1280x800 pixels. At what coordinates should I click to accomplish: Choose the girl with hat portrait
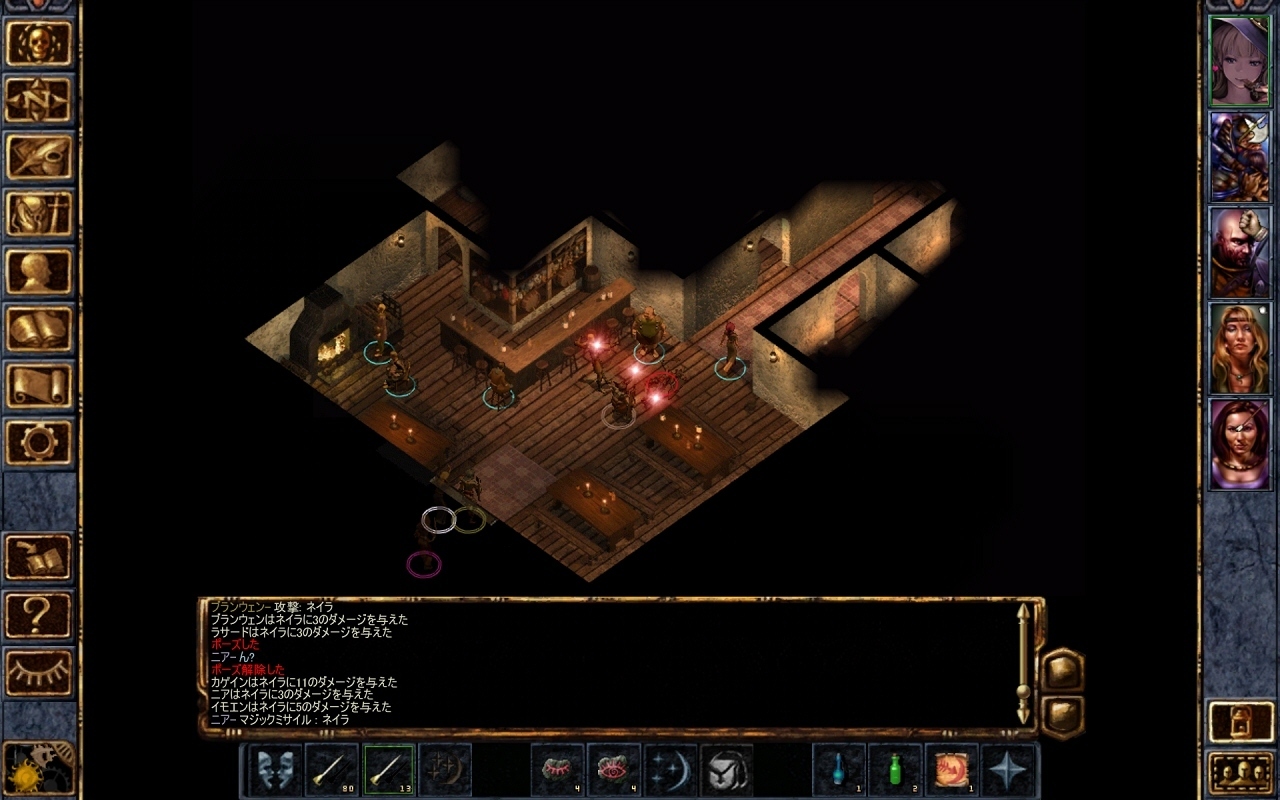1240,61
